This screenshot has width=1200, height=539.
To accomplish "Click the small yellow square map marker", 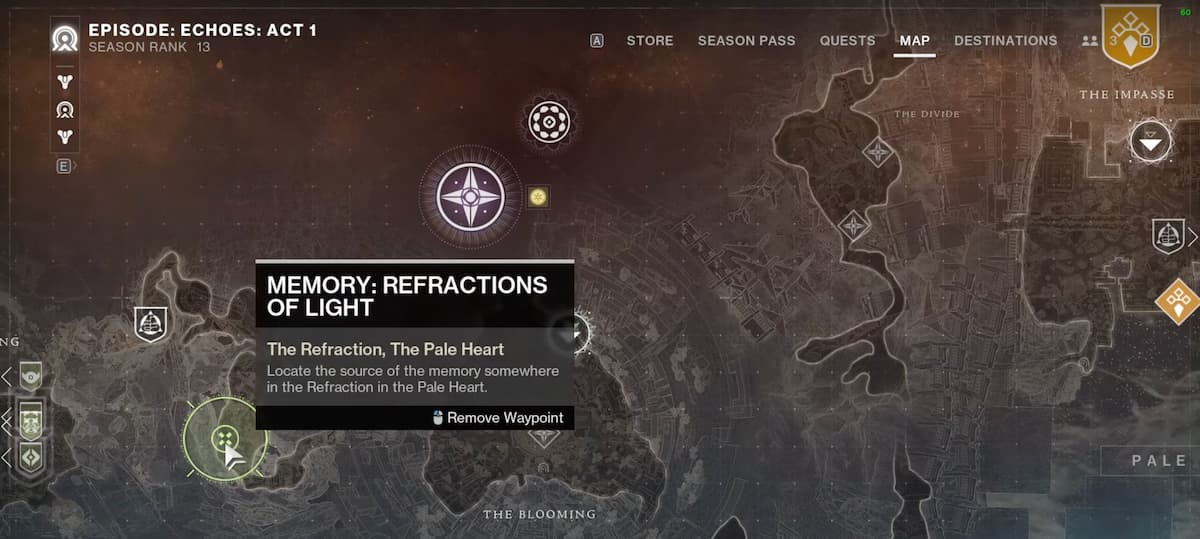I will [x=538, y=197].
